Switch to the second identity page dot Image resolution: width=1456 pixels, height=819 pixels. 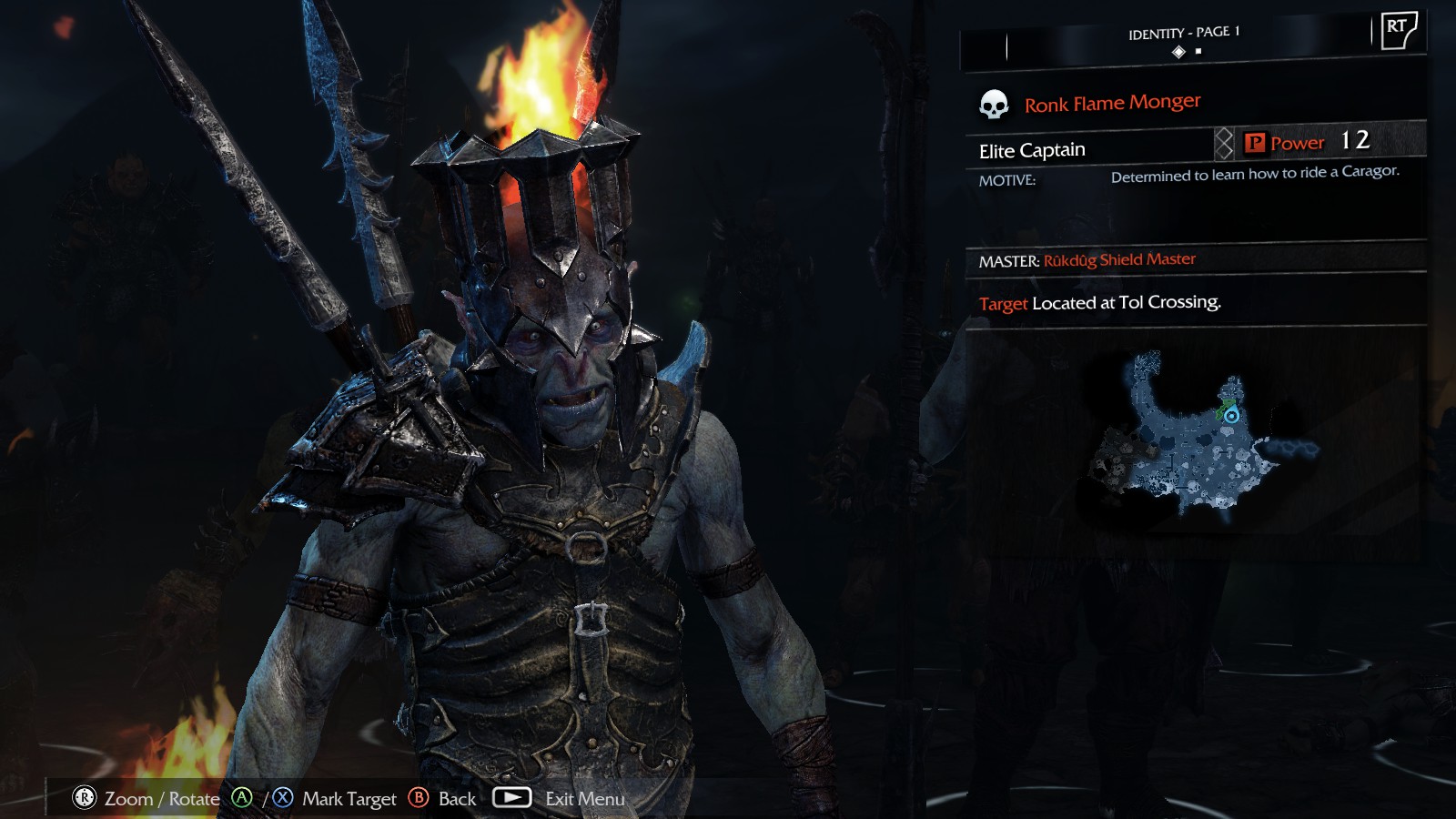[1198, 52]
